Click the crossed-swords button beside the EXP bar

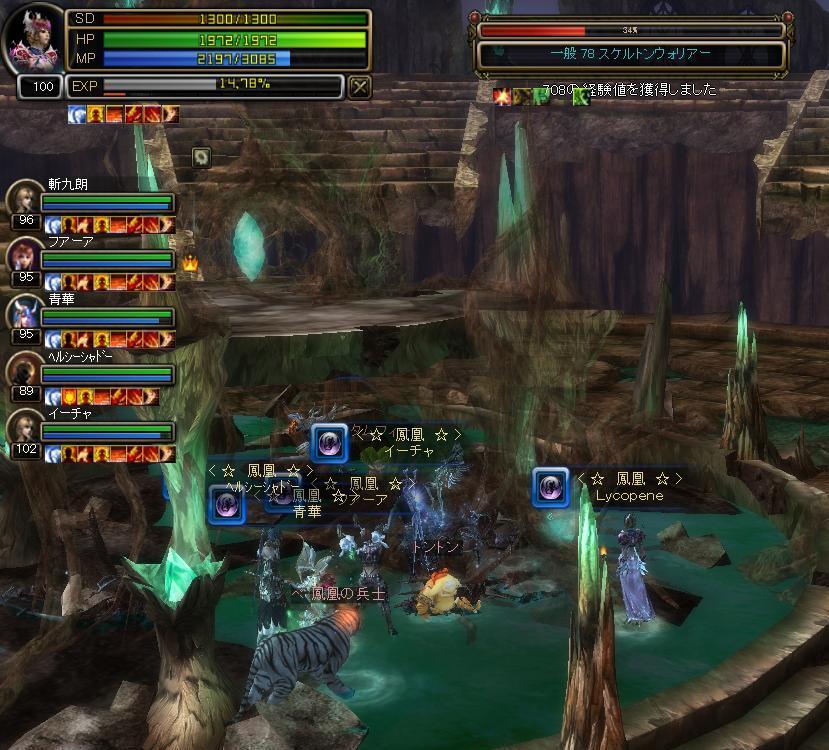[360, 87]
